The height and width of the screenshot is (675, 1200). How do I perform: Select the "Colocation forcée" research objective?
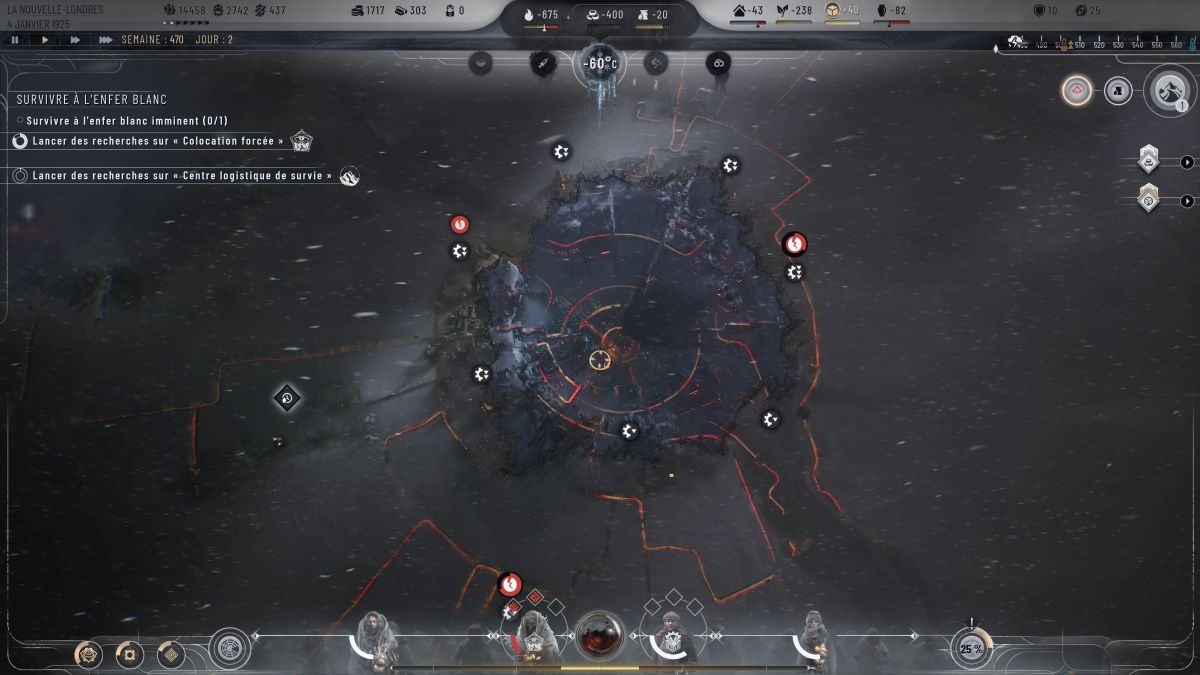(x=158, y=141)
